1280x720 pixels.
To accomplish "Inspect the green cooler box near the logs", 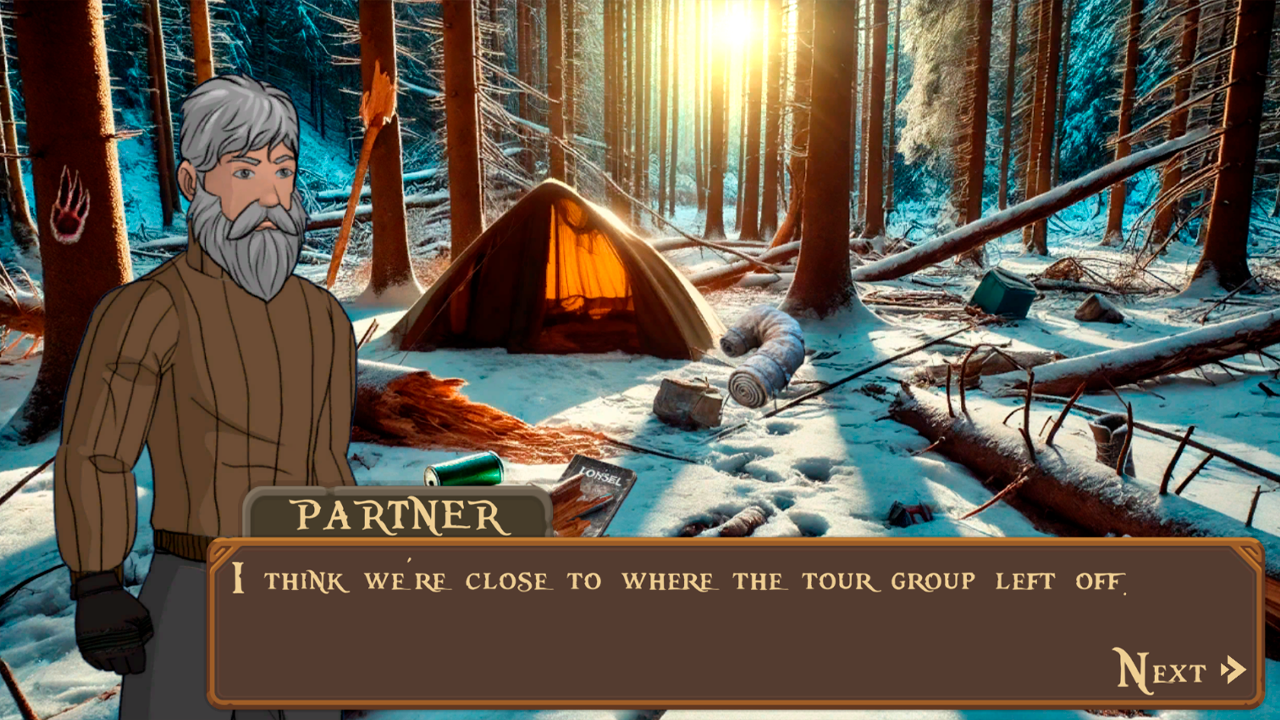I will (x=1005, y=291).
